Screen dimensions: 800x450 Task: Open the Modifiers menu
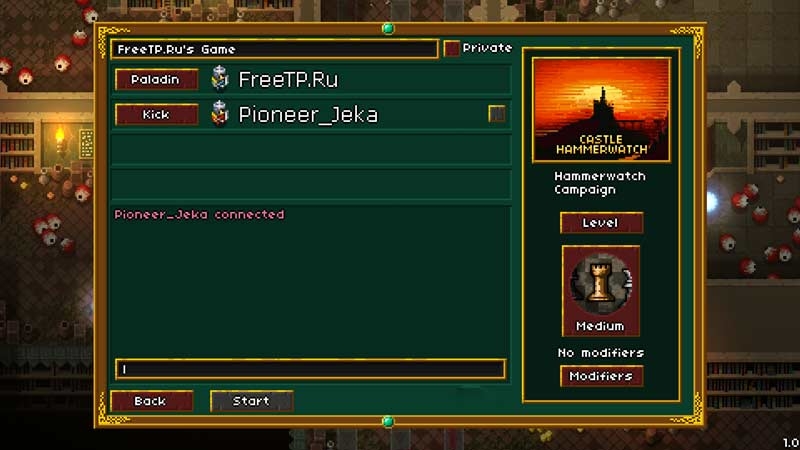tap(600, 377)
